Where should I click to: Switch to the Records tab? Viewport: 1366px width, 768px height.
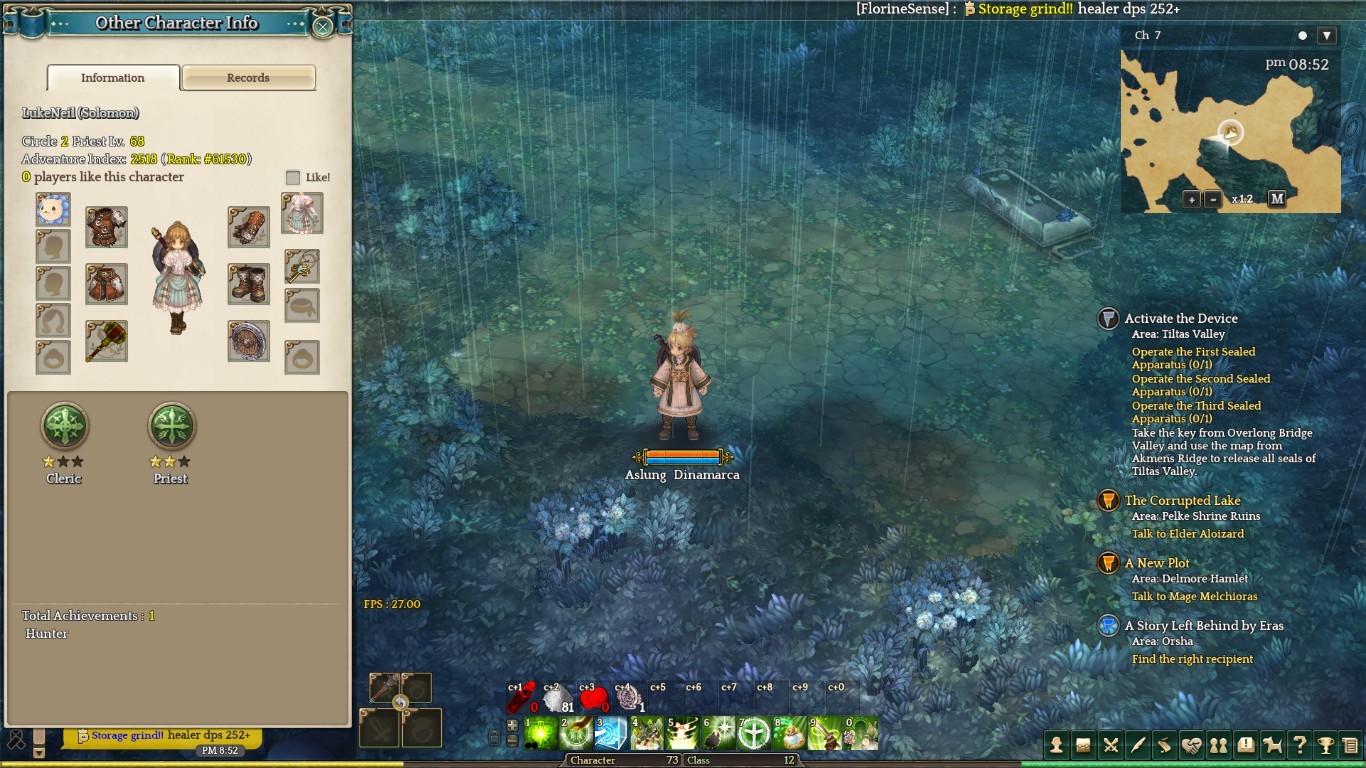coord(248,78)
